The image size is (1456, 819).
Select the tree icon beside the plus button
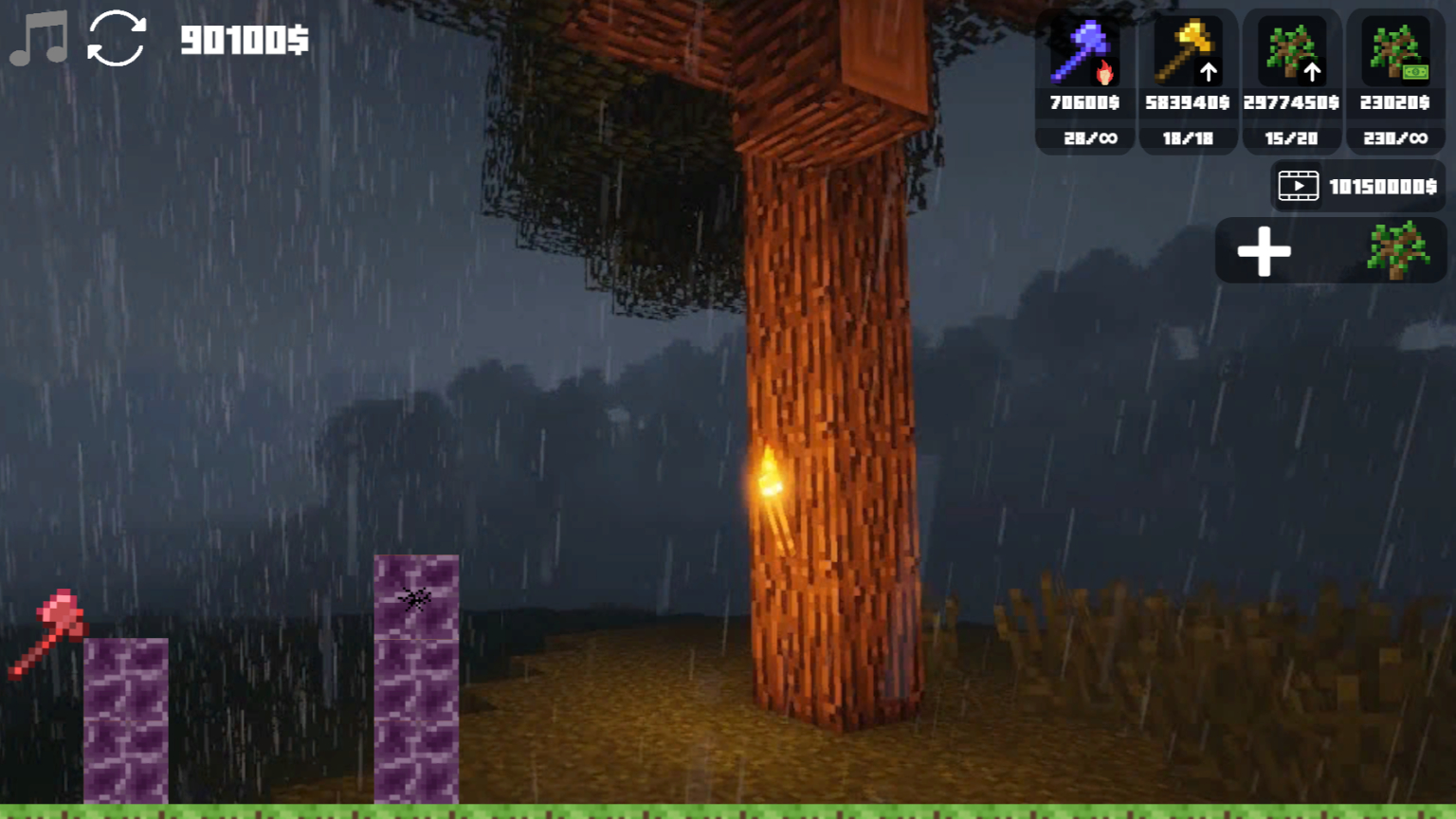point(1395,250)
